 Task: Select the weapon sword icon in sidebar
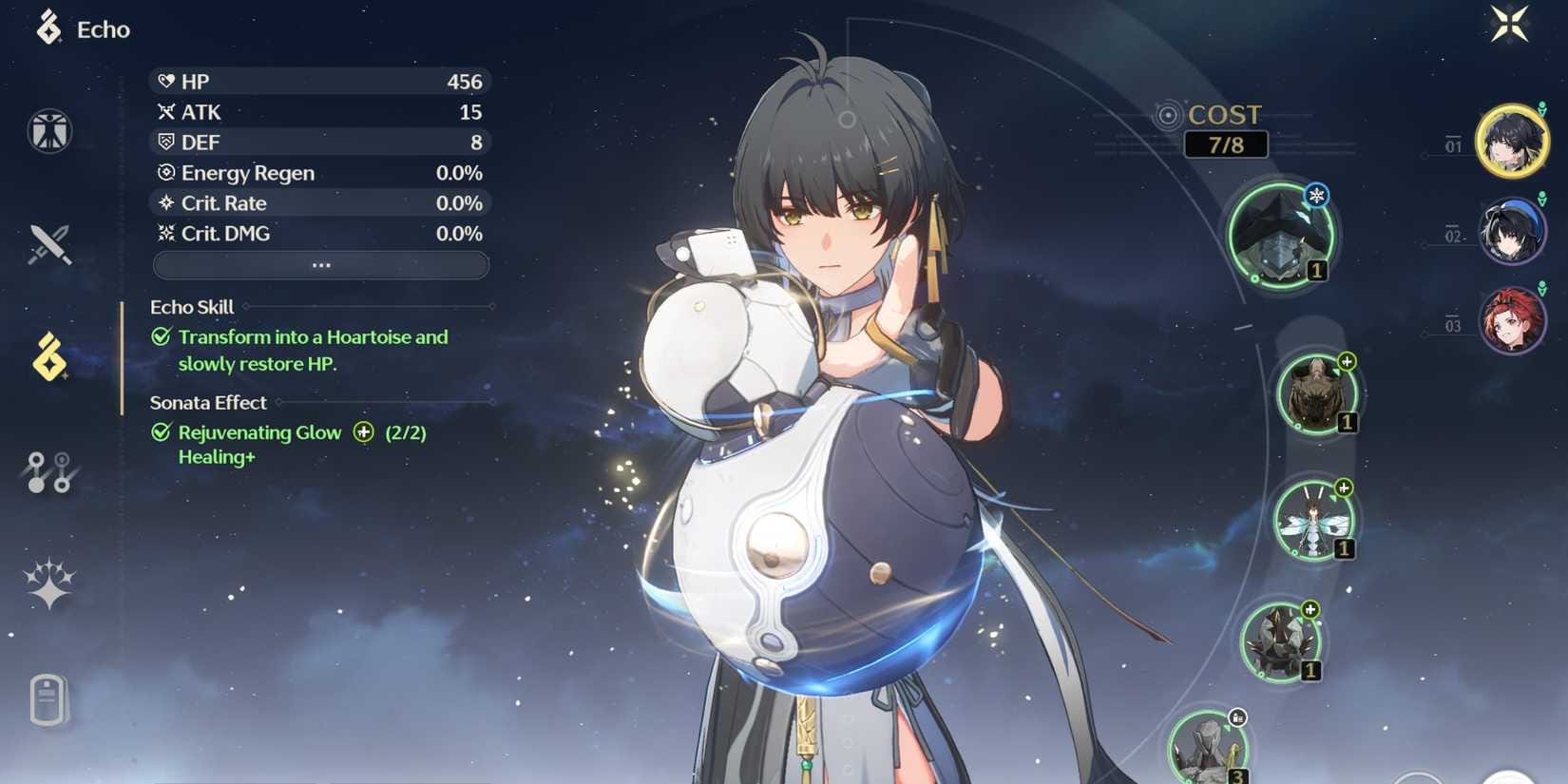coord(48,245)
